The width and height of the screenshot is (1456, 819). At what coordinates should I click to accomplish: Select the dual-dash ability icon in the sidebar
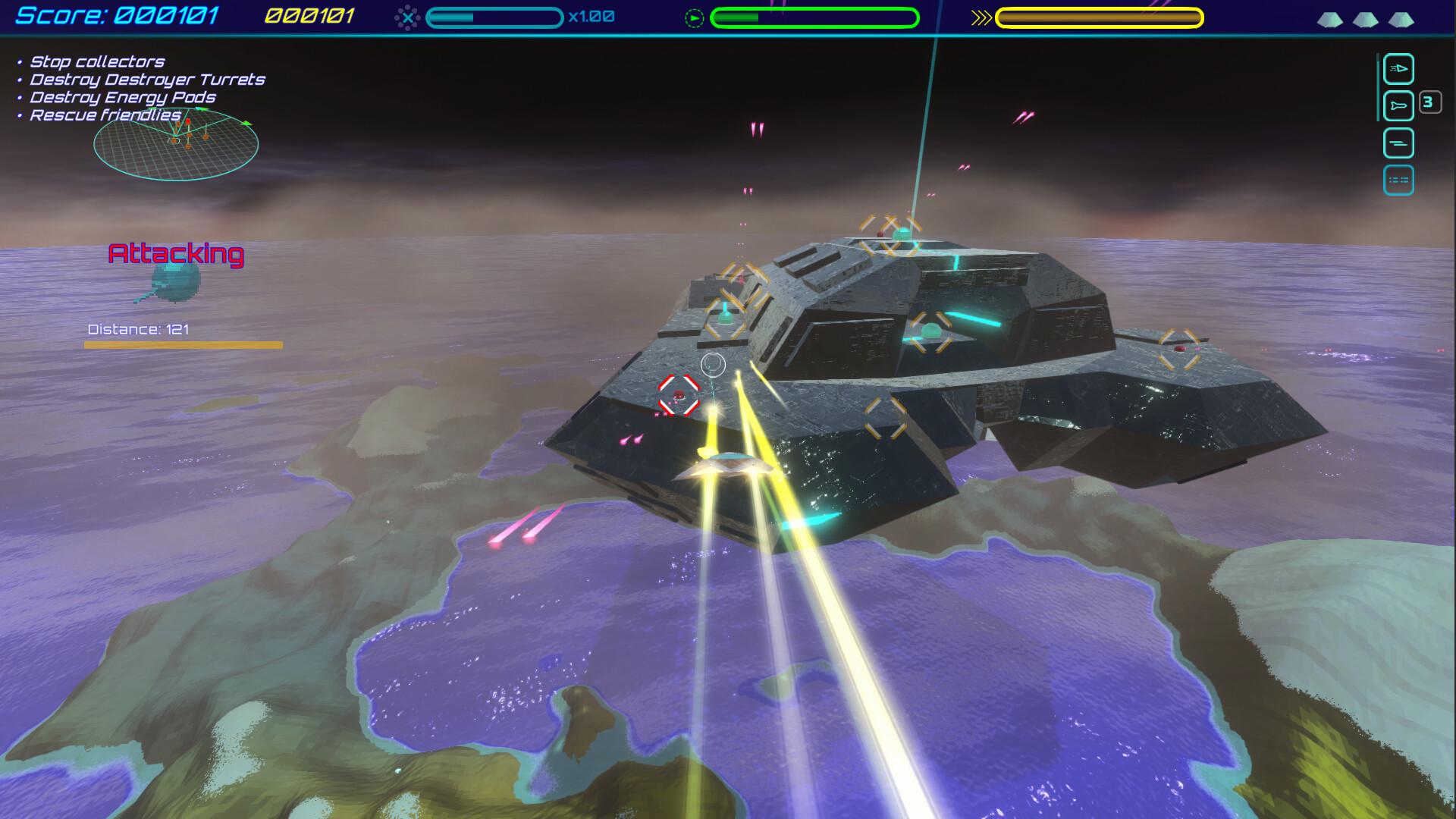[x=1399, y=142]
